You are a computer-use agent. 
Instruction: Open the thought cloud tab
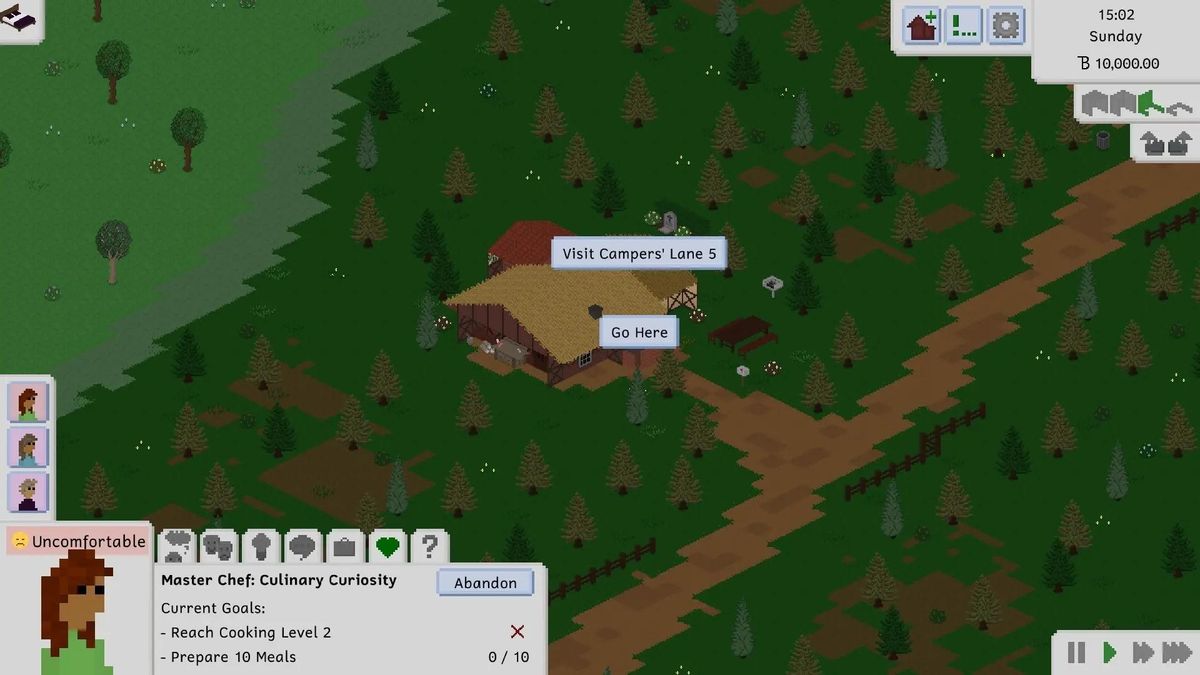click(177, 547)
